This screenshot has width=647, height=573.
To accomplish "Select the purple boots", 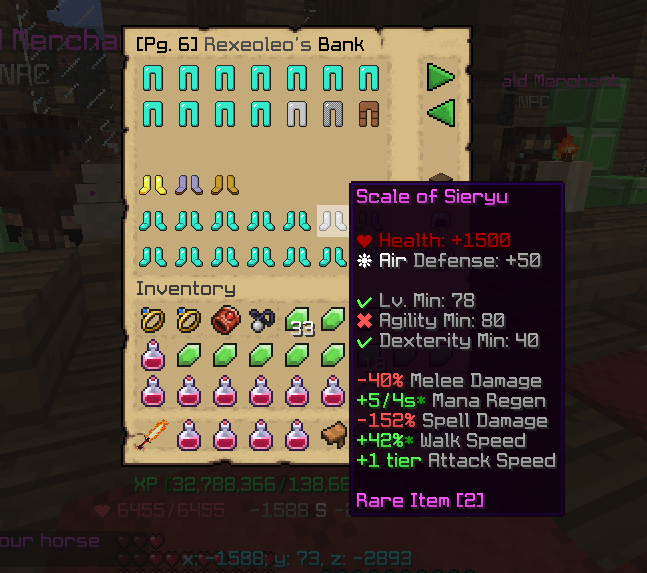I will 189,184.
